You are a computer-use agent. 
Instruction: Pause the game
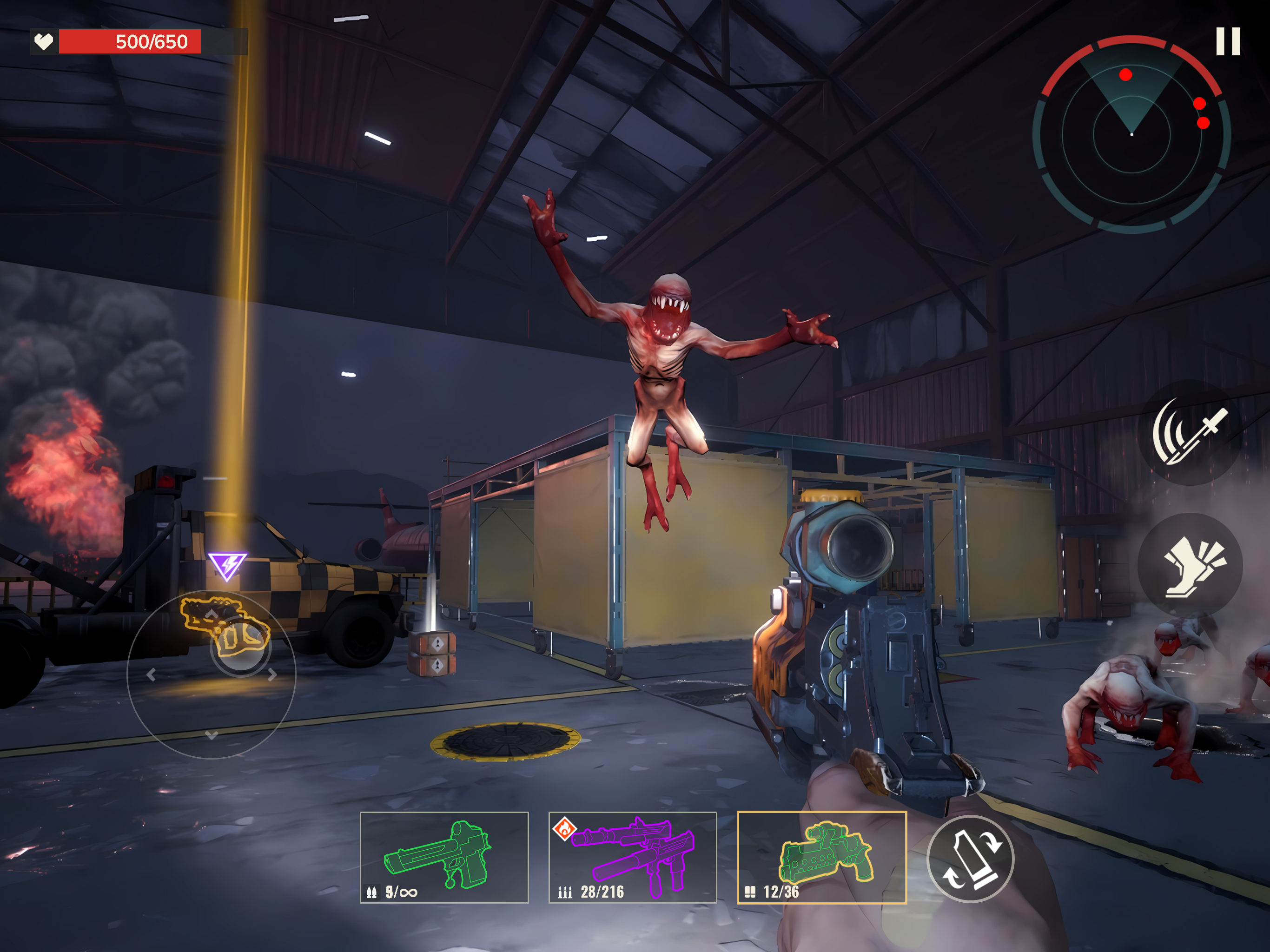[x=1228, y=41]
